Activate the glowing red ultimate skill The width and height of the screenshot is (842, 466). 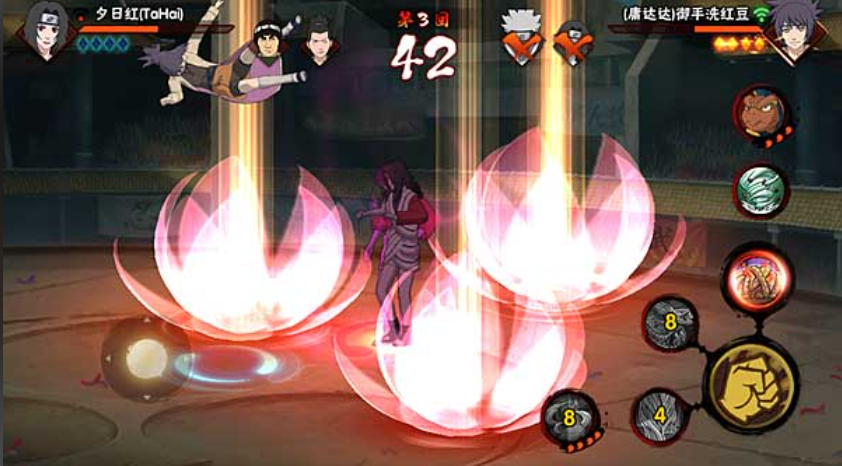pos(757,277)
